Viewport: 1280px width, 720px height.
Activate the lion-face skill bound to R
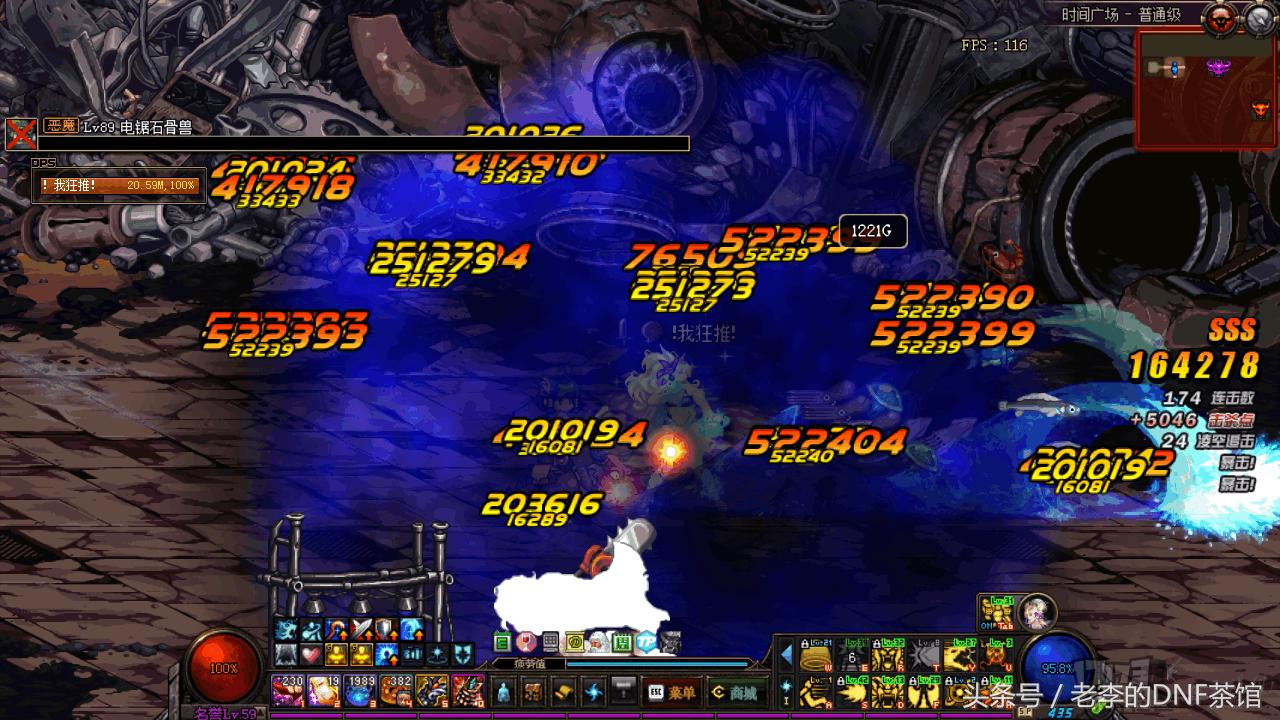[887, 656]
